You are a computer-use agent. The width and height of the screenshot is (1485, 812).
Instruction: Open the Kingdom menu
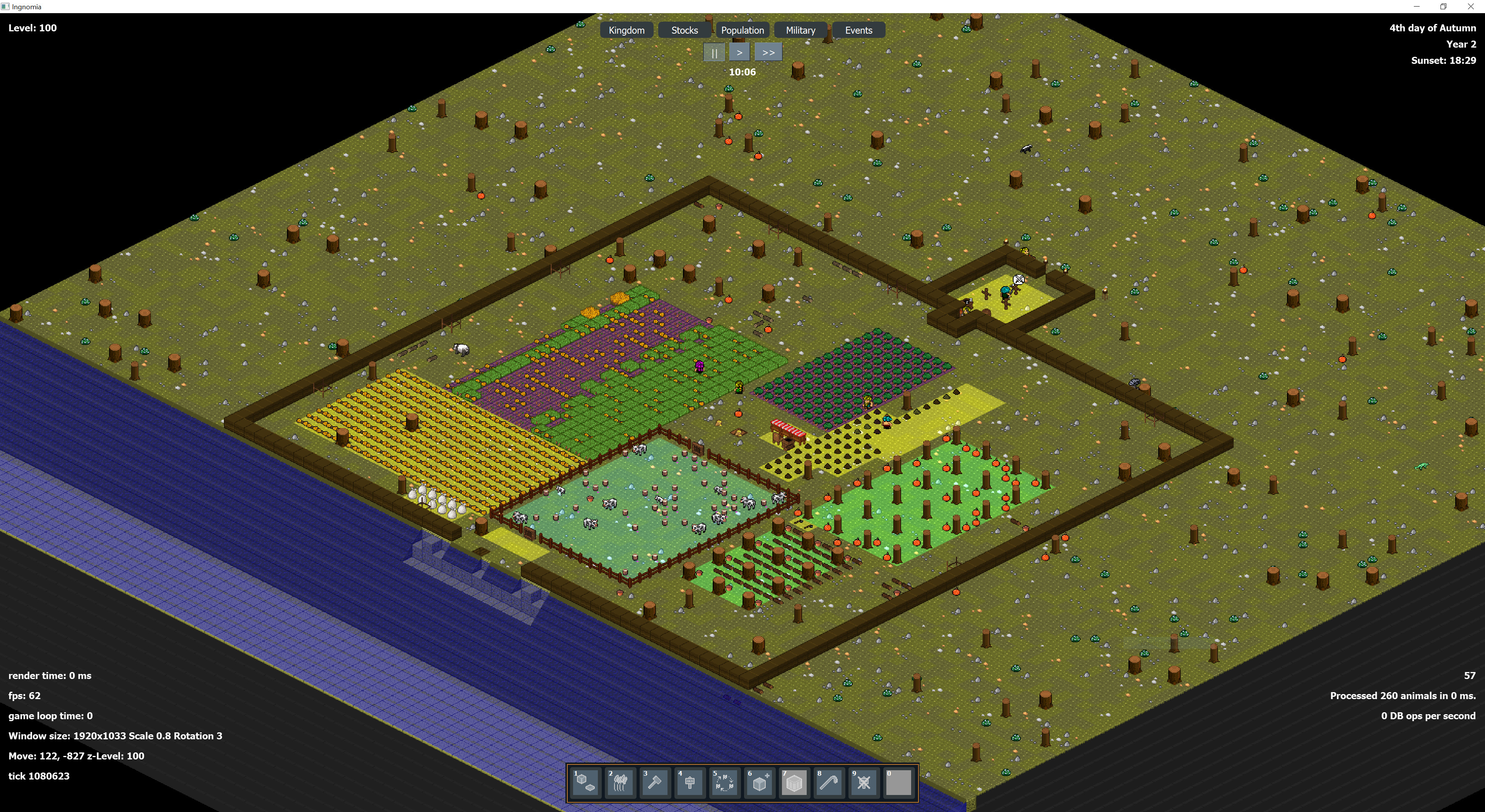pyautogui.click(x=626, y=30)
